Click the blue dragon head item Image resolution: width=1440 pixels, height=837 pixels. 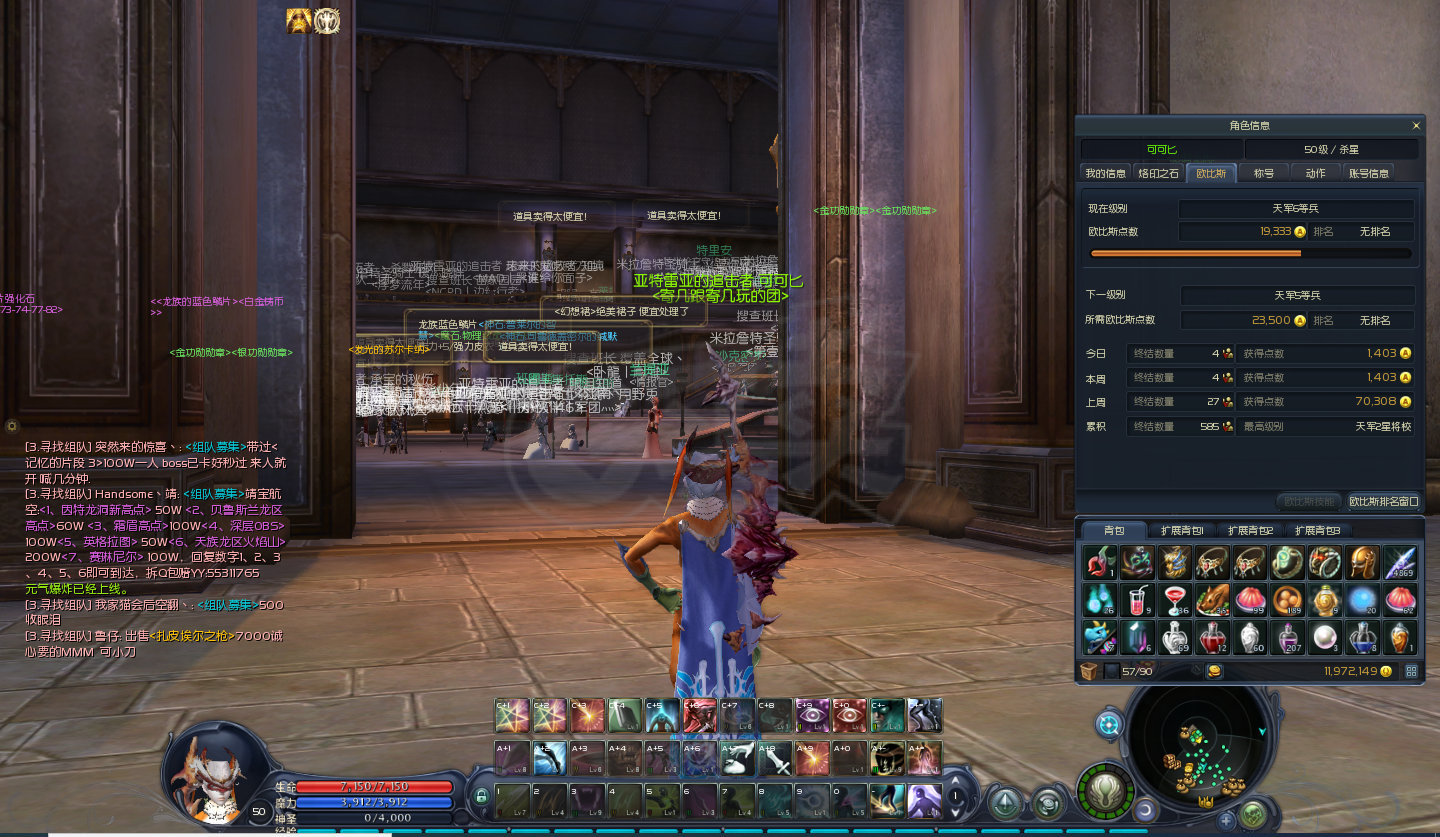point(1099,637)
